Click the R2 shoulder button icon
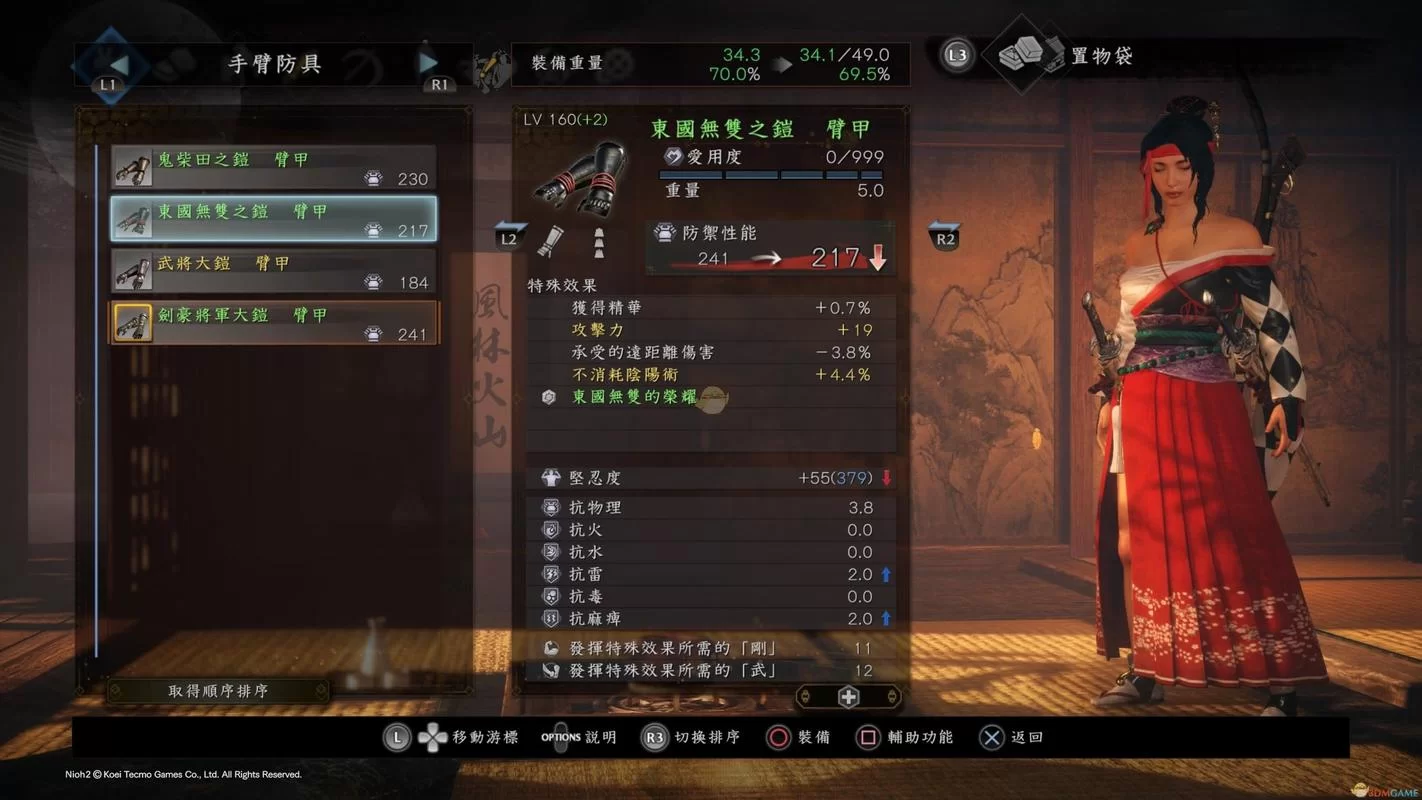Viewport: 1422px width, 800px height. click(944, 237)
